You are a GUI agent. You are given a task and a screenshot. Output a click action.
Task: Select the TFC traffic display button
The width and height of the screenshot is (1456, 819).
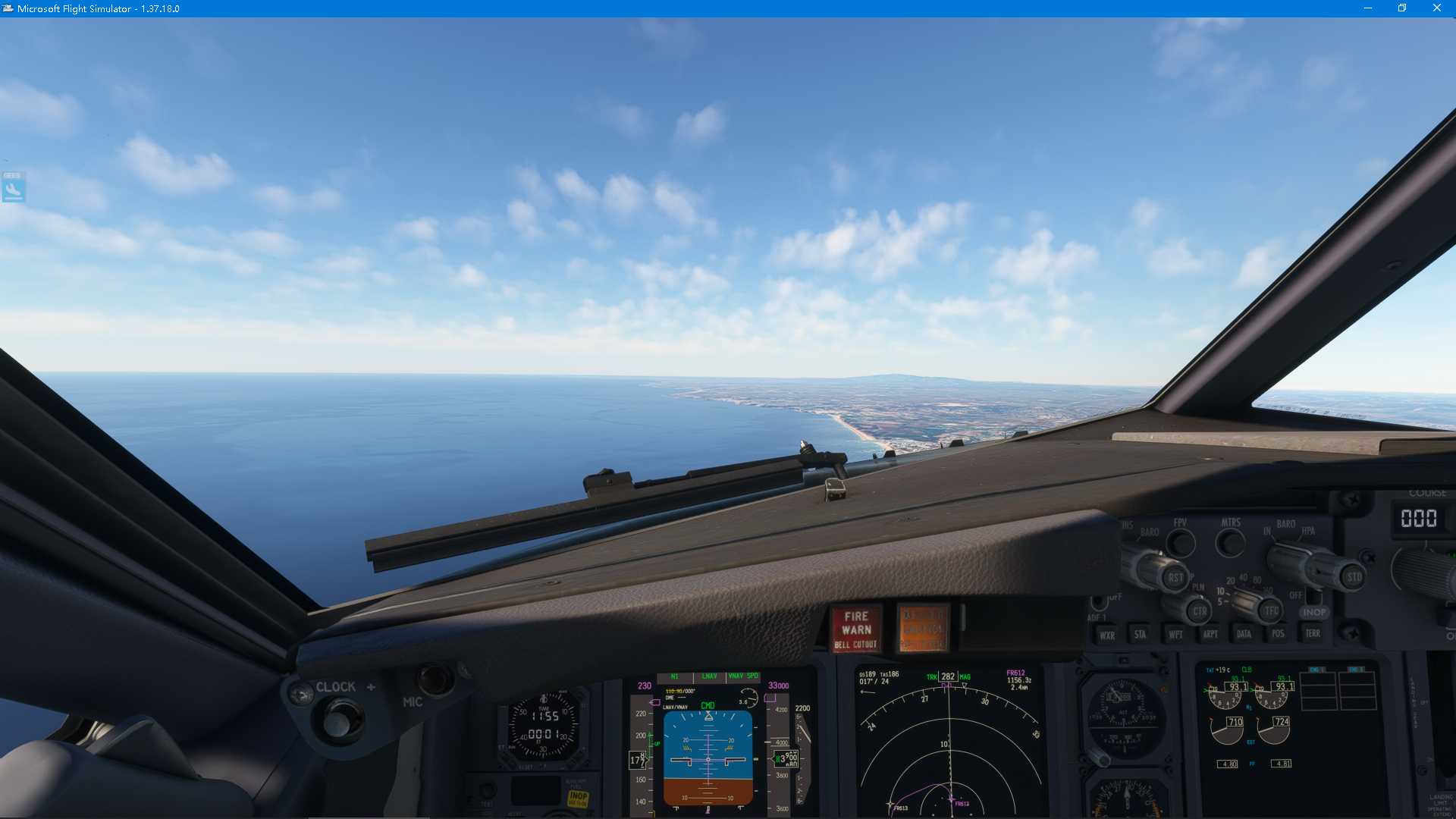click(x=1271, y=610)
